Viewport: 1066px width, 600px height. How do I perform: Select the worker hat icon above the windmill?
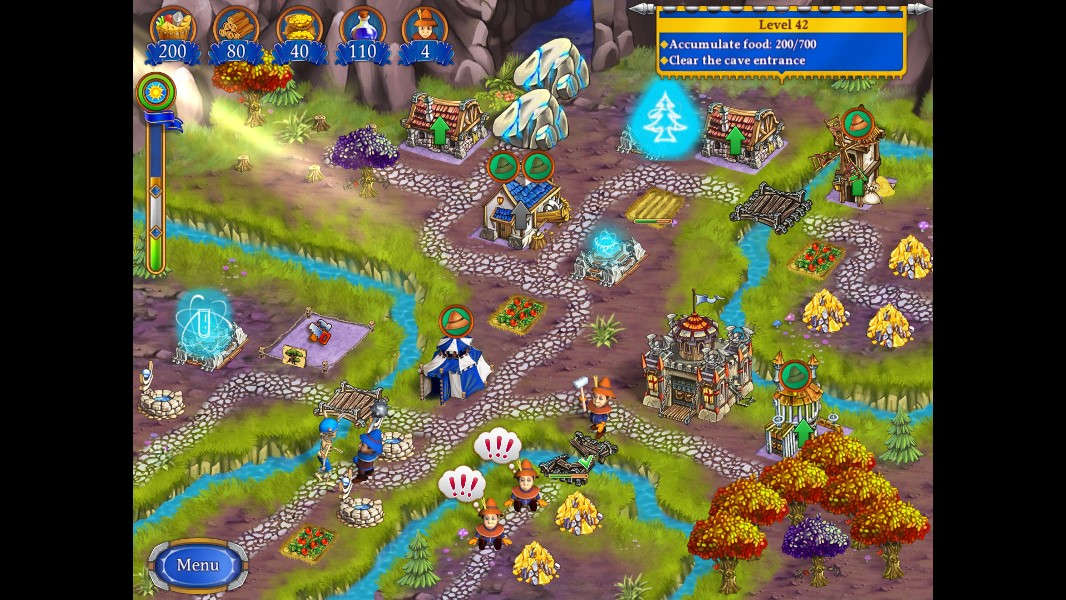pyautogui.click(x=858, y=125)
